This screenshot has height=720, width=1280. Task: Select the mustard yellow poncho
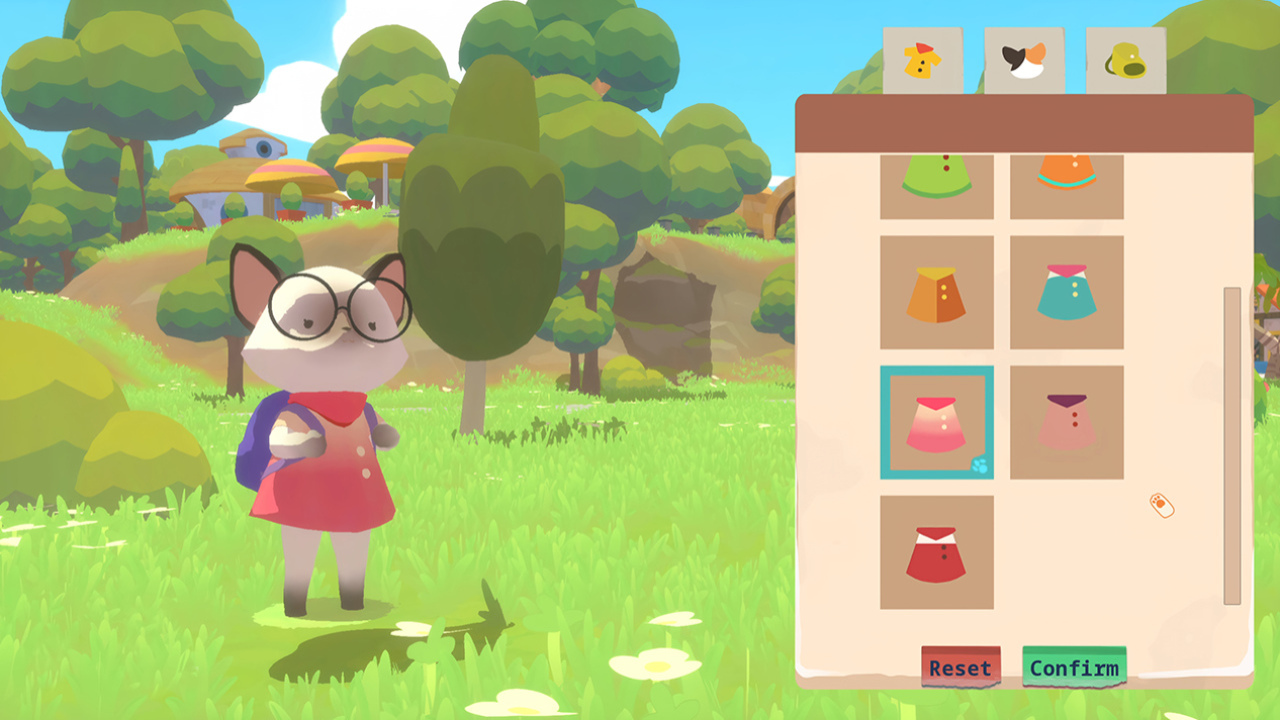point(937,290)
